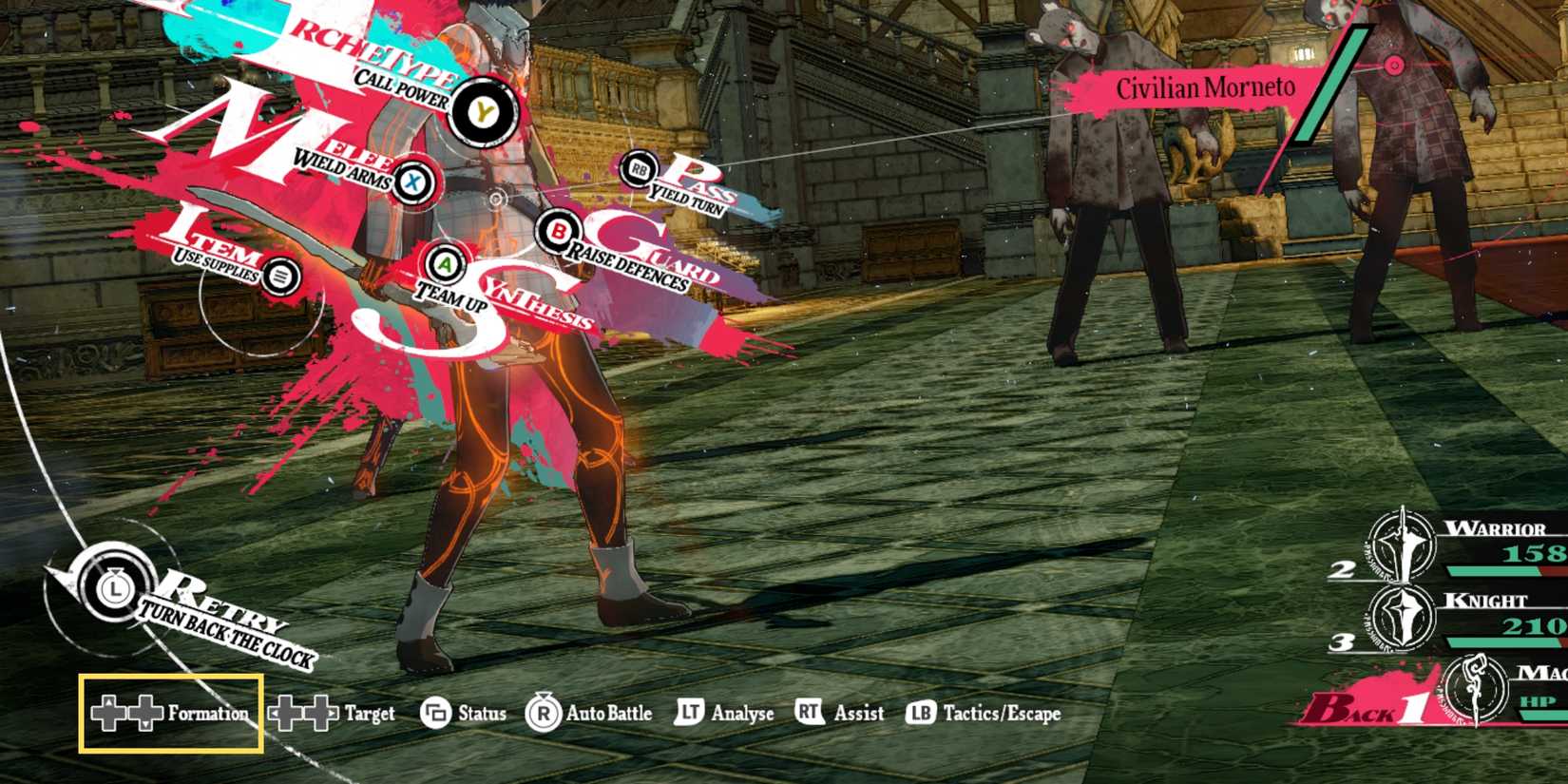Click the Civilian Morneto enemy nameplate

pos(1207,88)
